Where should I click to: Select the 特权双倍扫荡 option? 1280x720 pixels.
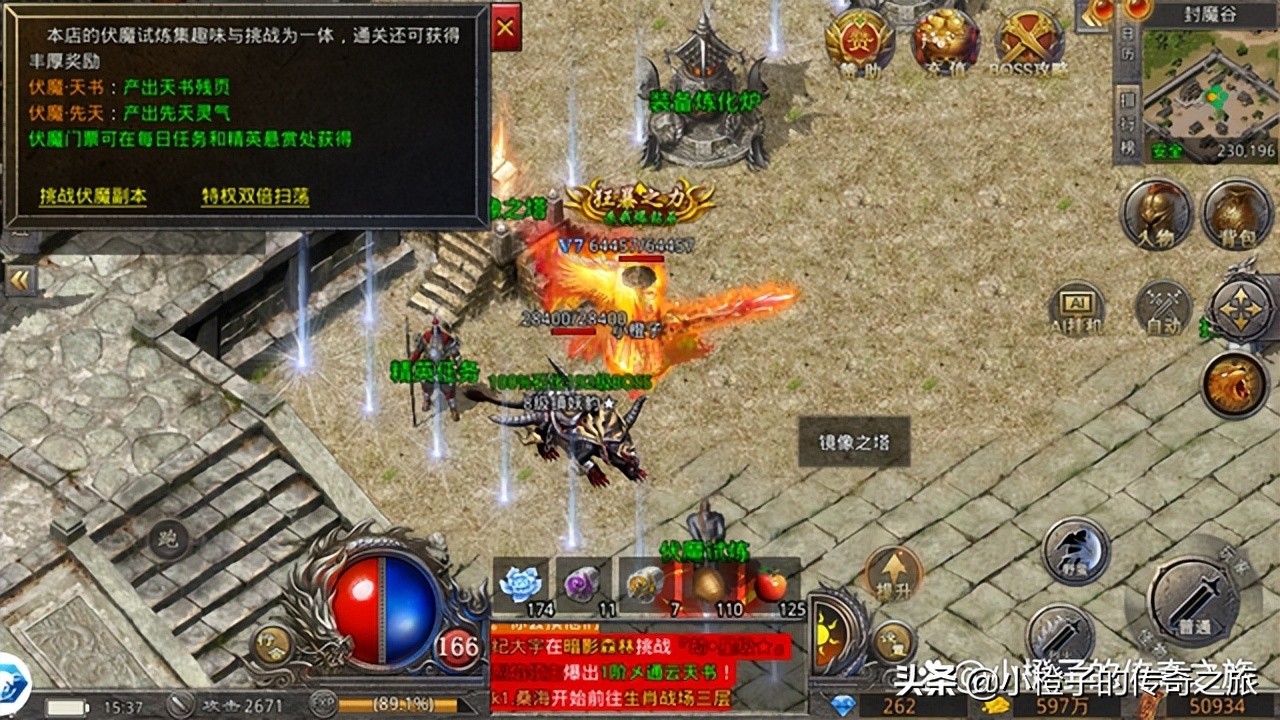click(x=255, y=196)
